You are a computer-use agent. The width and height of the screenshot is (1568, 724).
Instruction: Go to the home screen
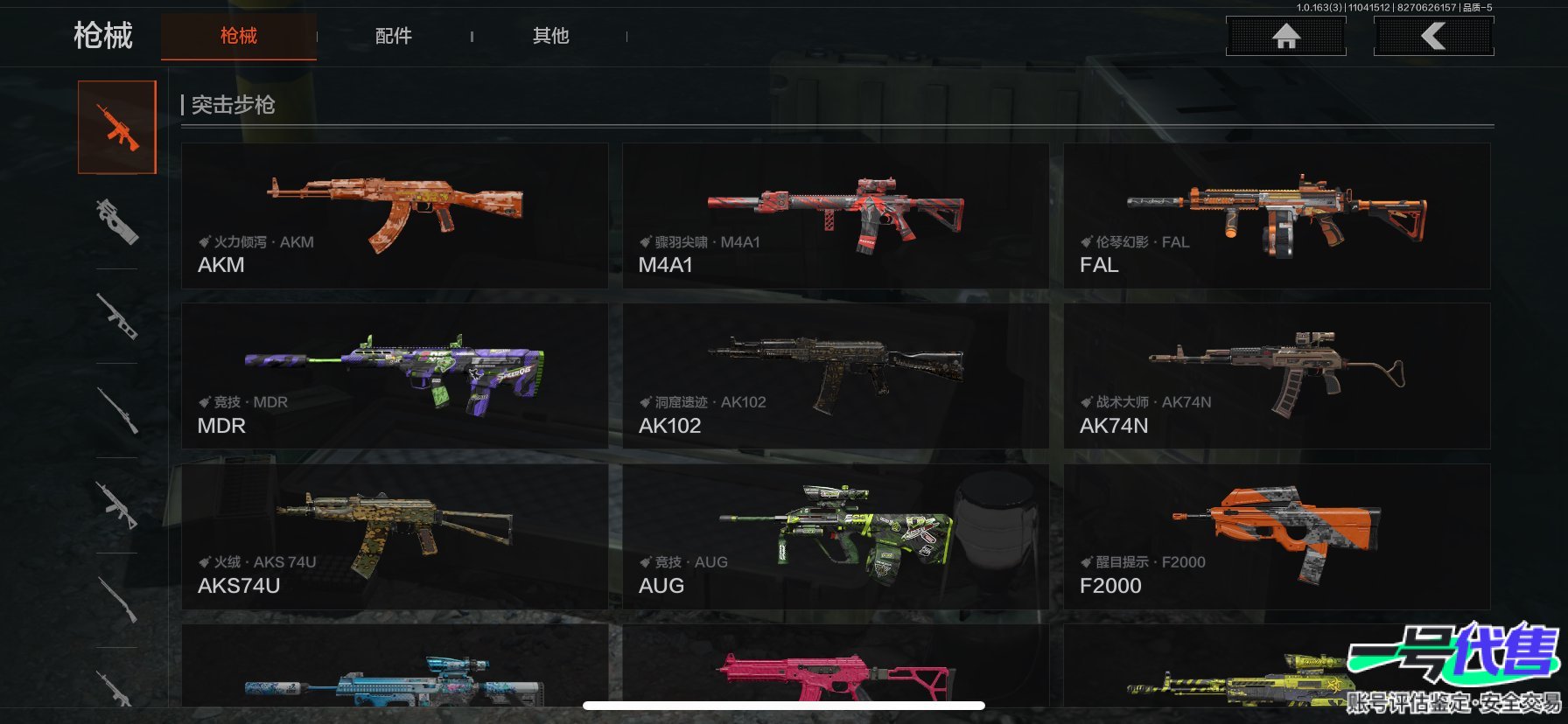[x=1285, y=36]
